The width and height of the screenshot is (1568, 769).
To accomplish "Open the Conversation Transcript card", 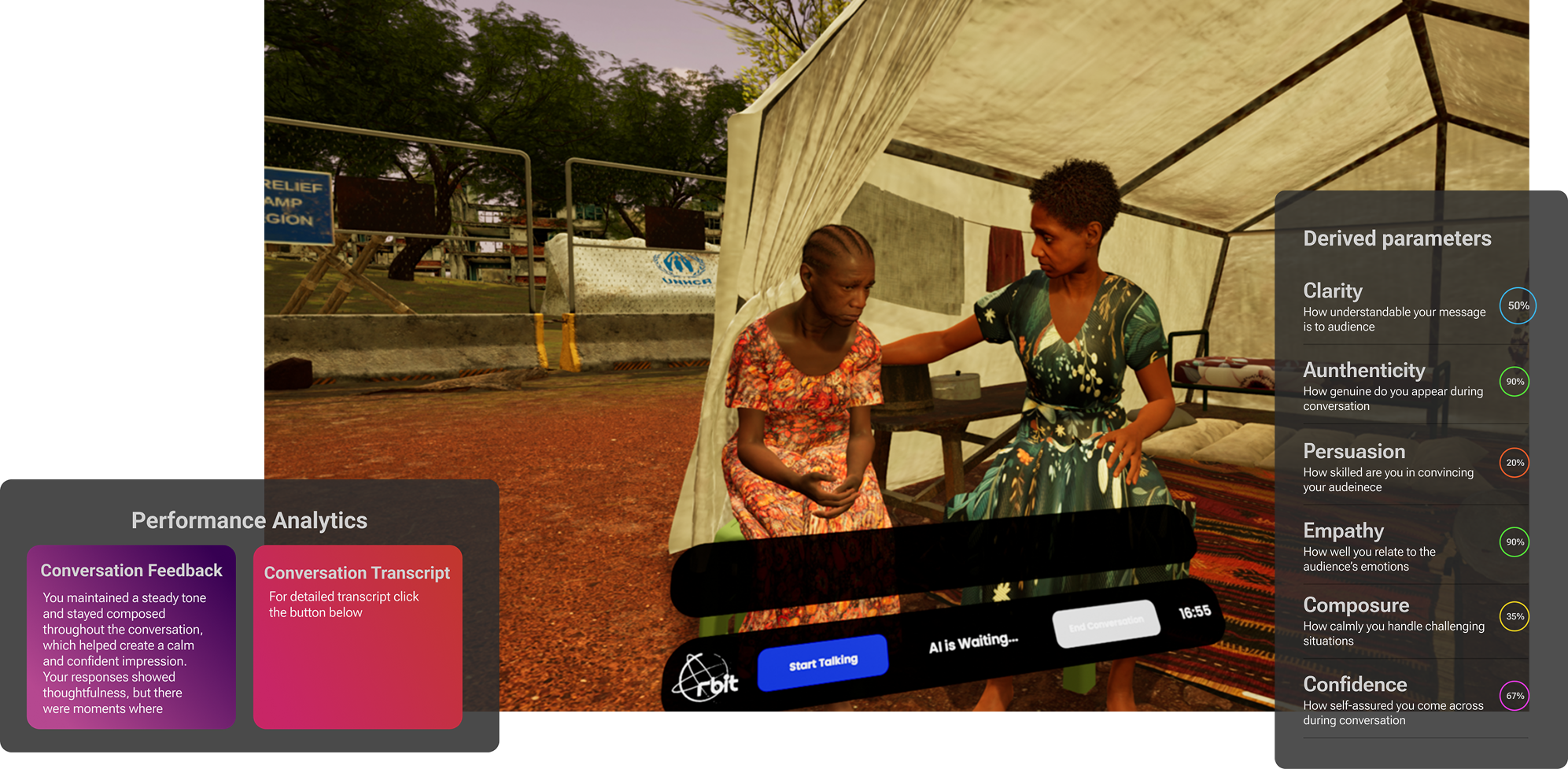I will click(x=357, y=637).
